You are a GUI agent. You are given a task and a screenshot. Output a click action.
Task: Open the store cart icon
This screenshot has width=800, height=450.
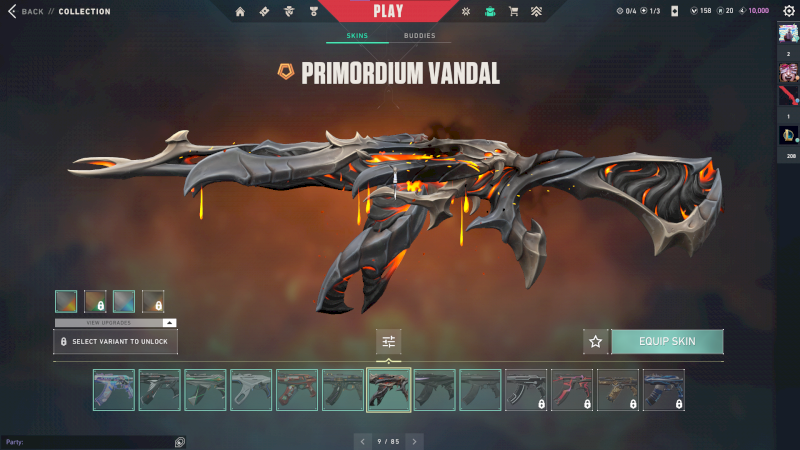[x=513, y=12]
